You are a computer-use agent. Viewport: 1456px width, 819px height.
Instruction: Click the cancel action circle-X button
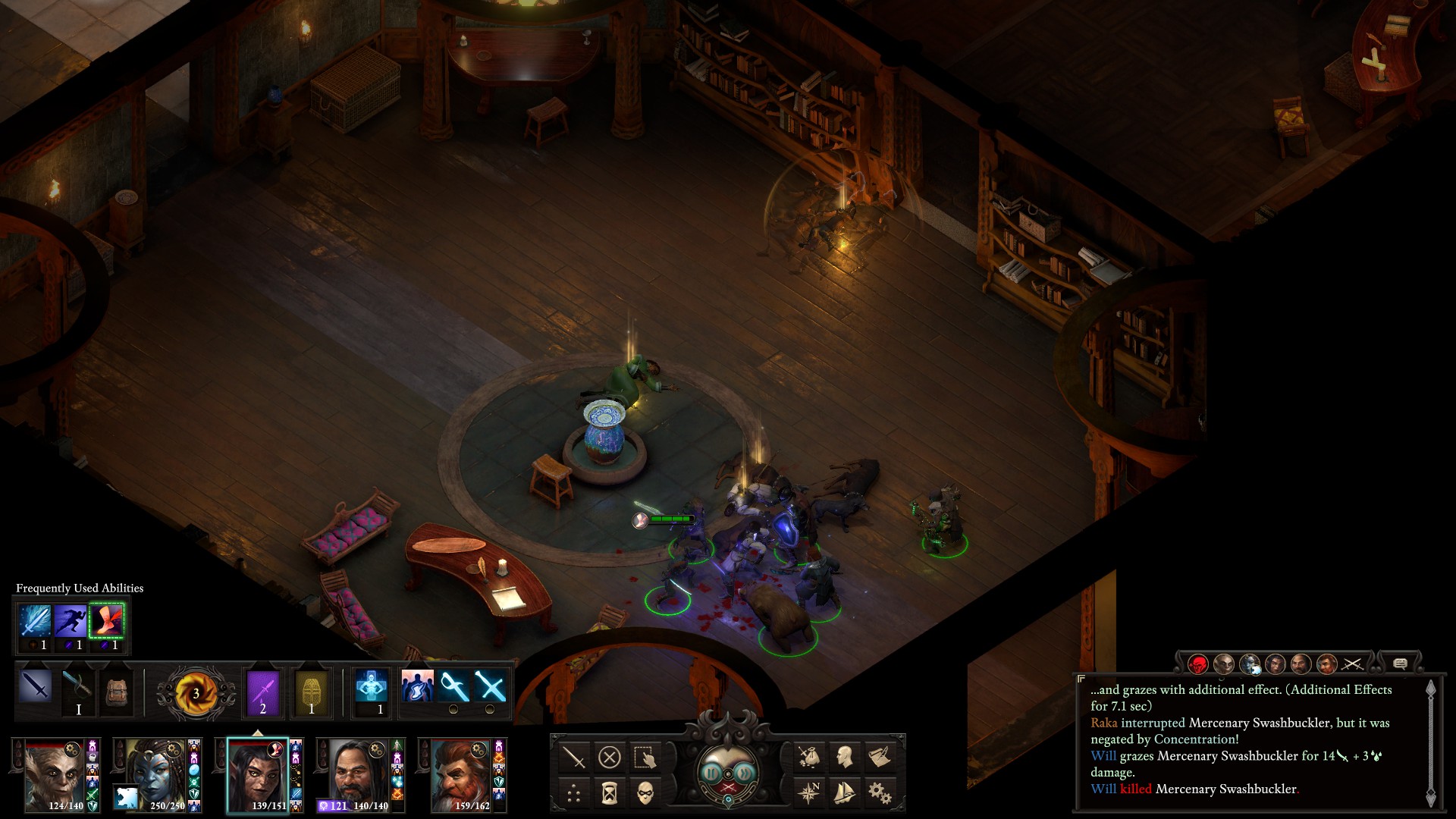[609, 757]
